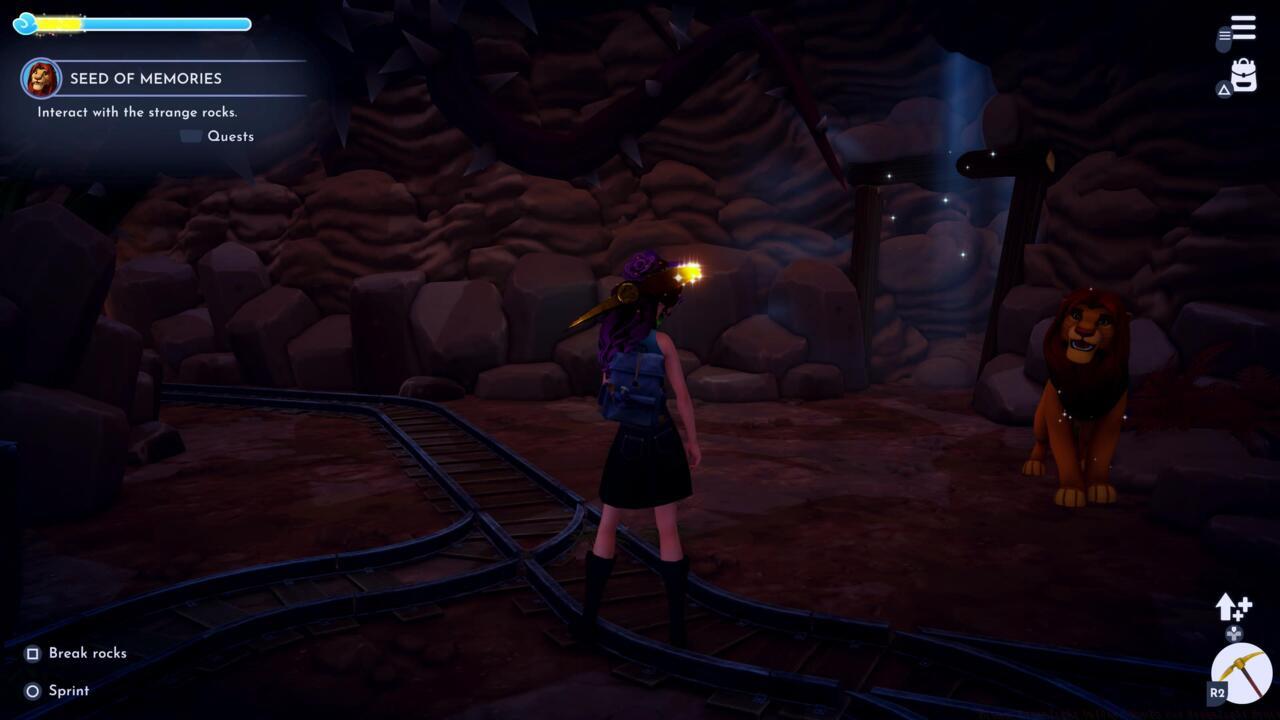The height and width of the screenshot is (720, 1280).
Task: Click Simba's quest portrait icon
Action: pos(40,78)
